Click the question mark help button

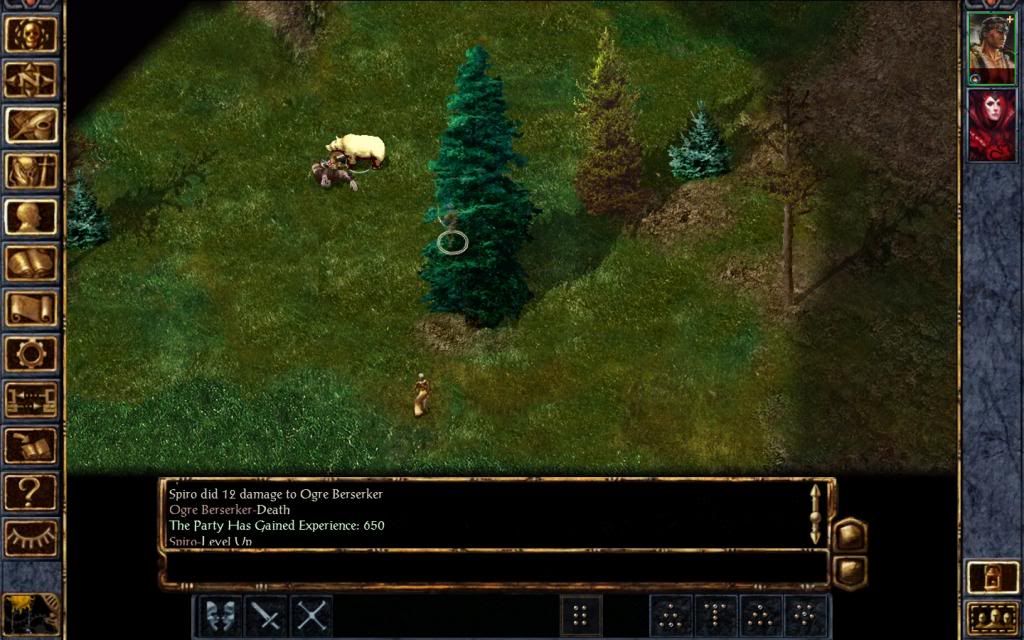31,491
